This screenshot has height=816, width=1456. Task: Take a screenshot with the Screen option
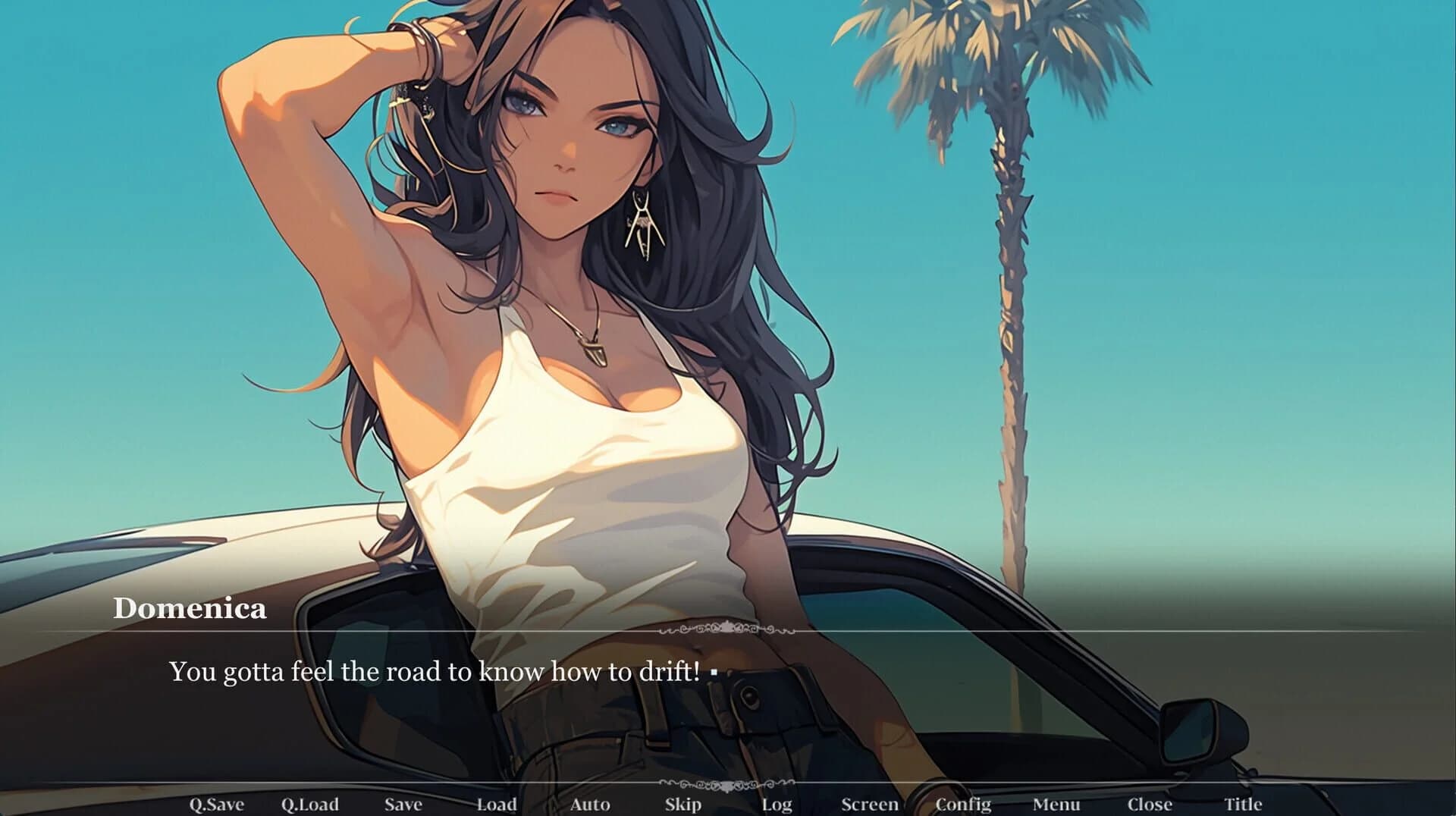pyautogui.click(x=871, y=804)
